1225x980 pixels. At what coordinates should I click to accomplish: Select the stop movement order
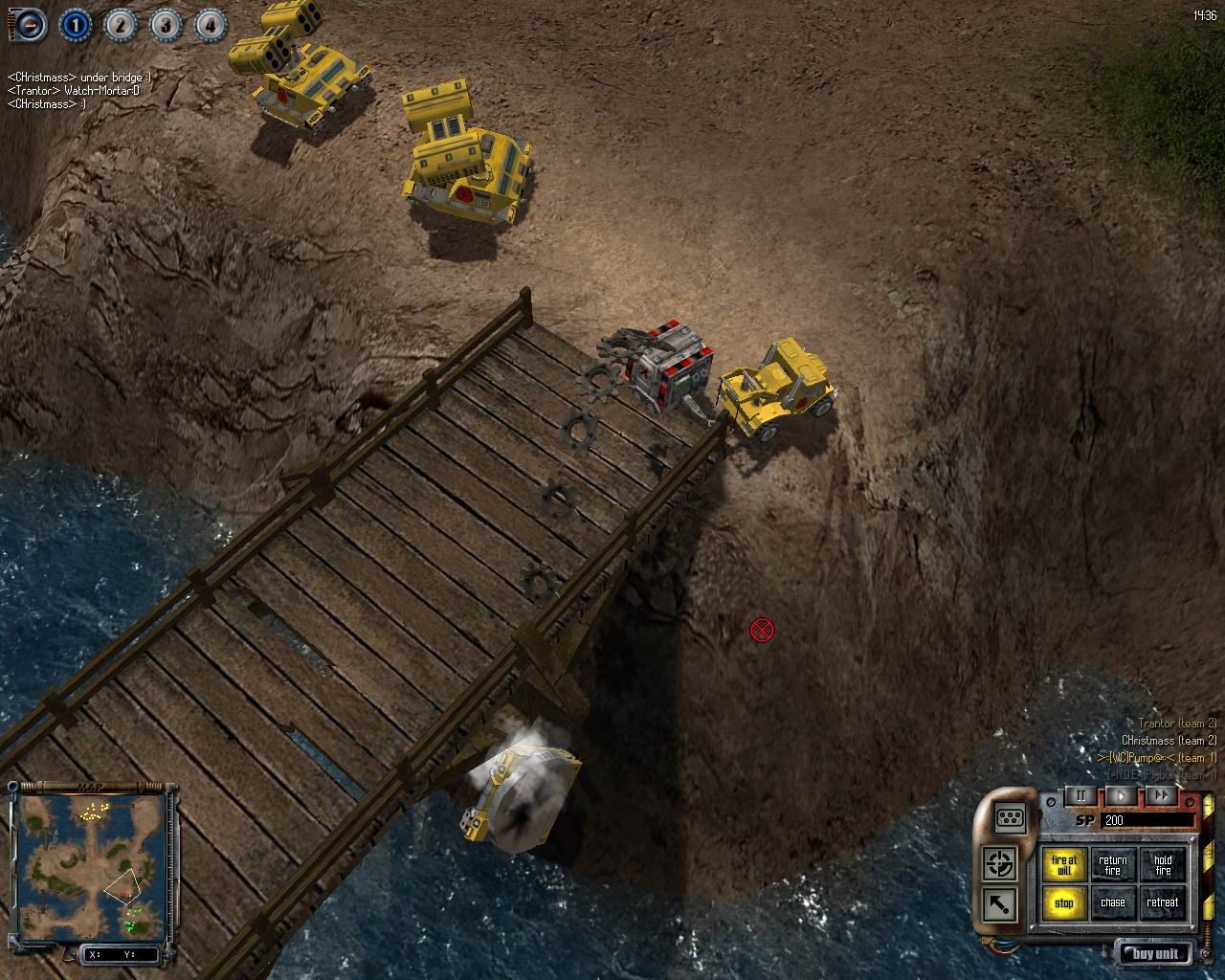click(1063, 902)
